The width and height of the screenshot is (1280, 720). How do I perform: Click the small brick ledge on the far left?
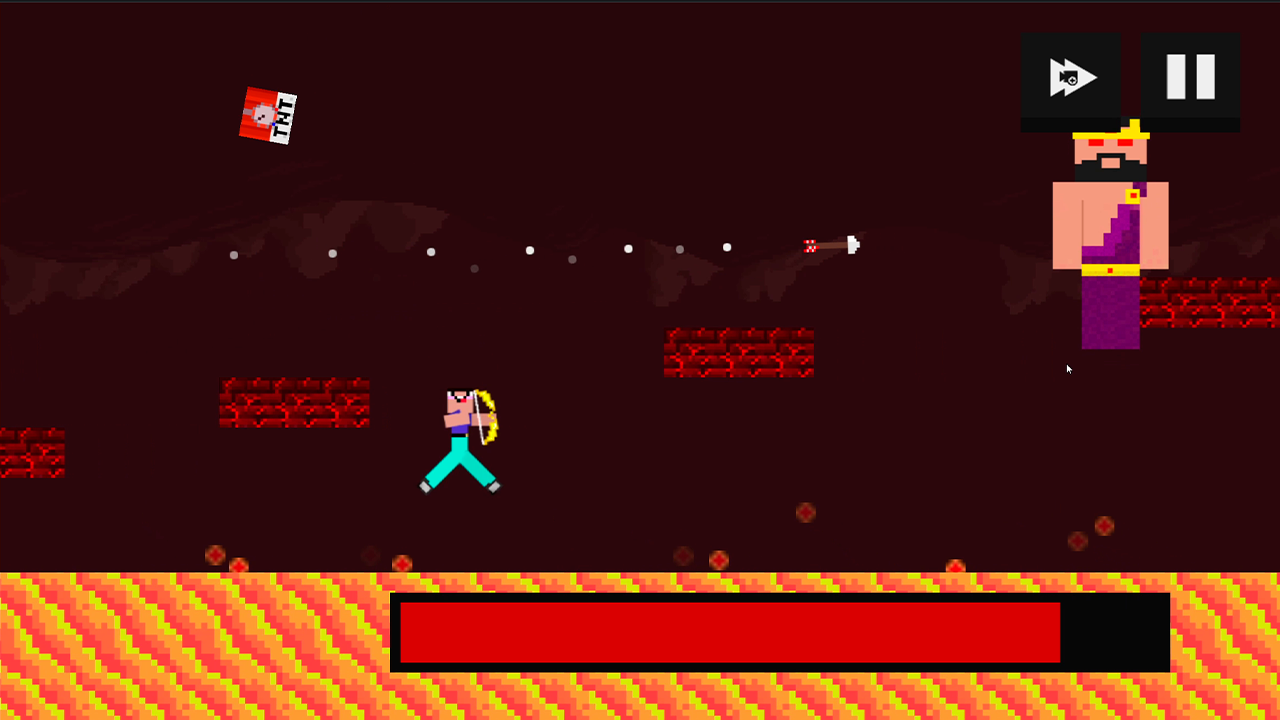[33, 452]
